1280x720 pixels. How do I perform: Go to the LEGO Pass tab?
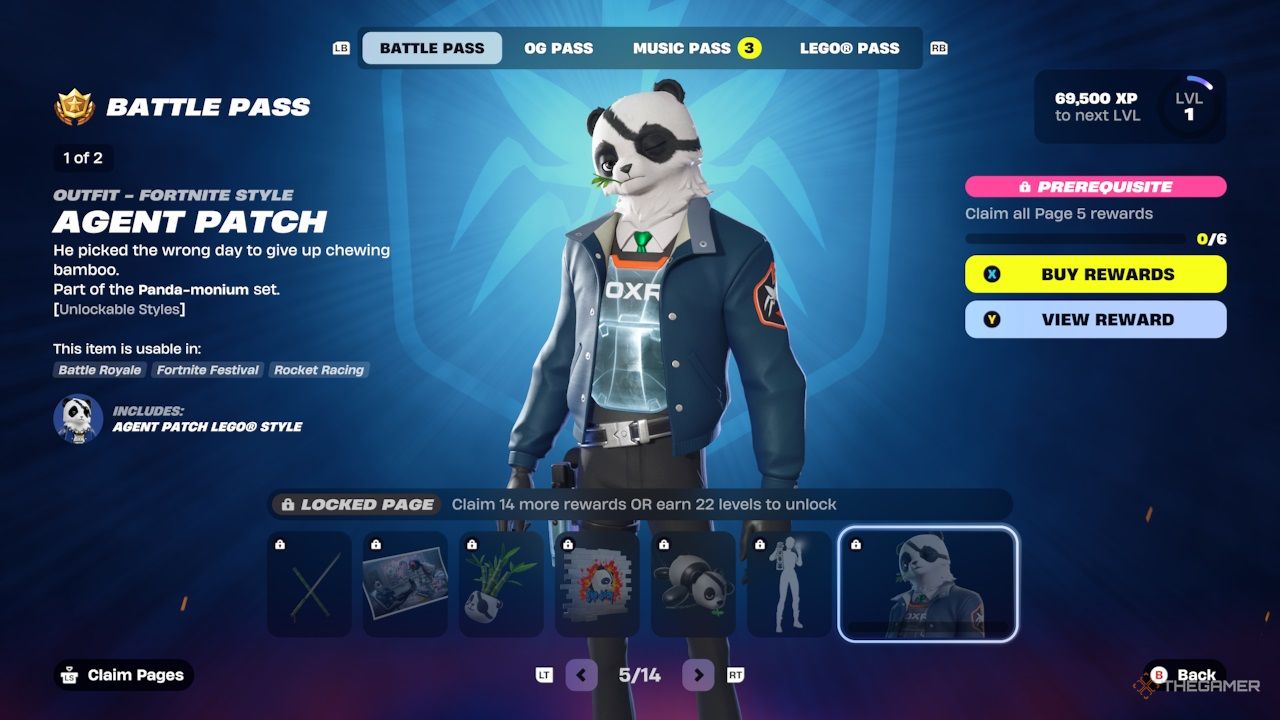[849, 48]
